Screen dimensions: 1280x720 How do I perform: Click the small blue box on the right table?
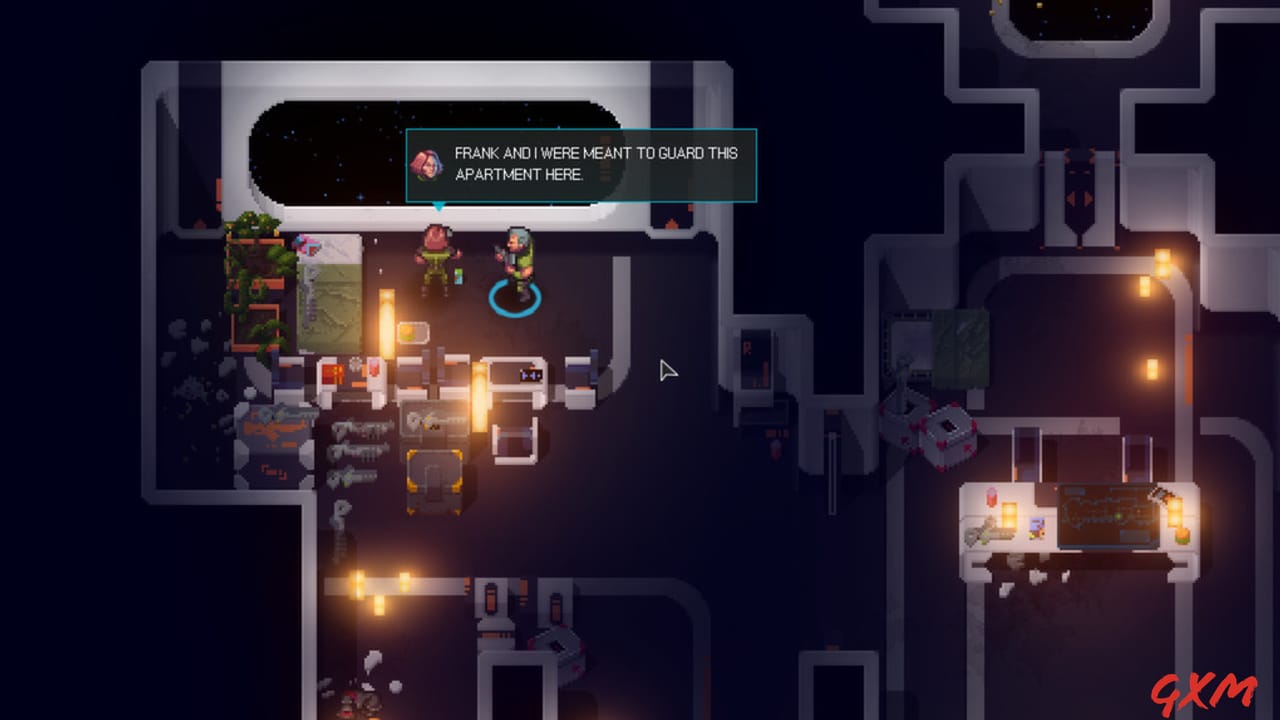[1036, 524]
